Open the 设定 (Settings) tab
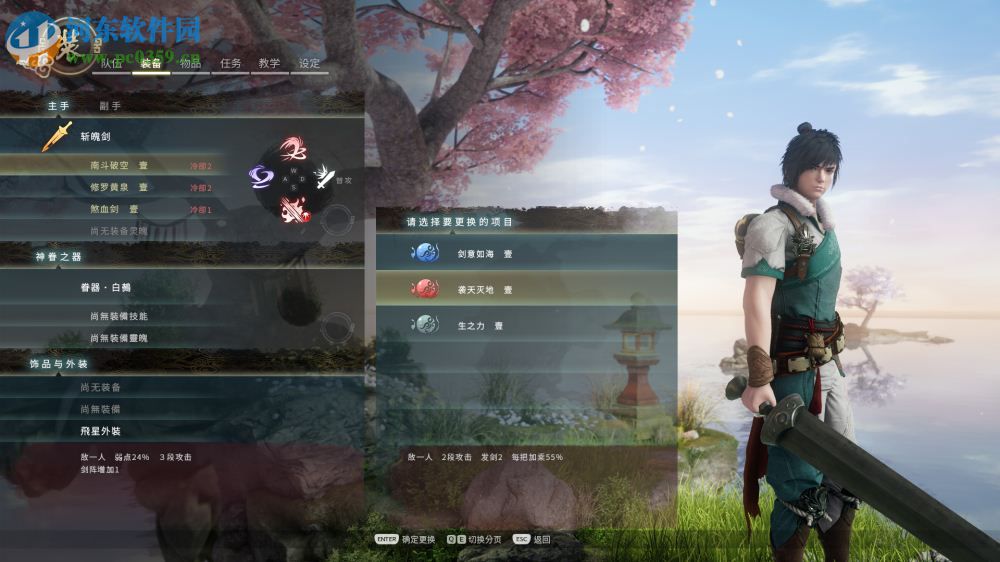 click(310, 63)
